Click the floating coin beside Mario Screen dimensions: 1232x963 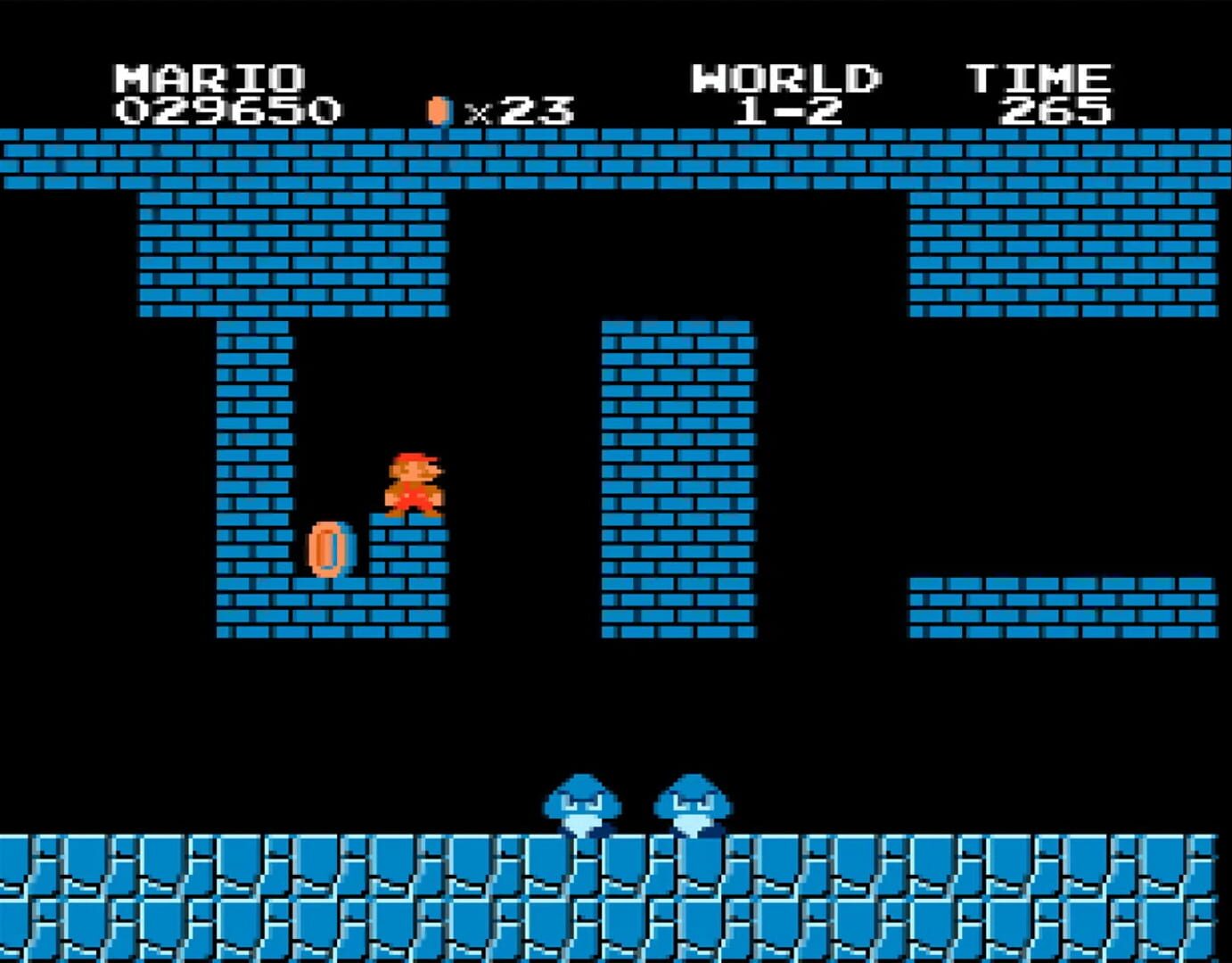pos(330,547)
